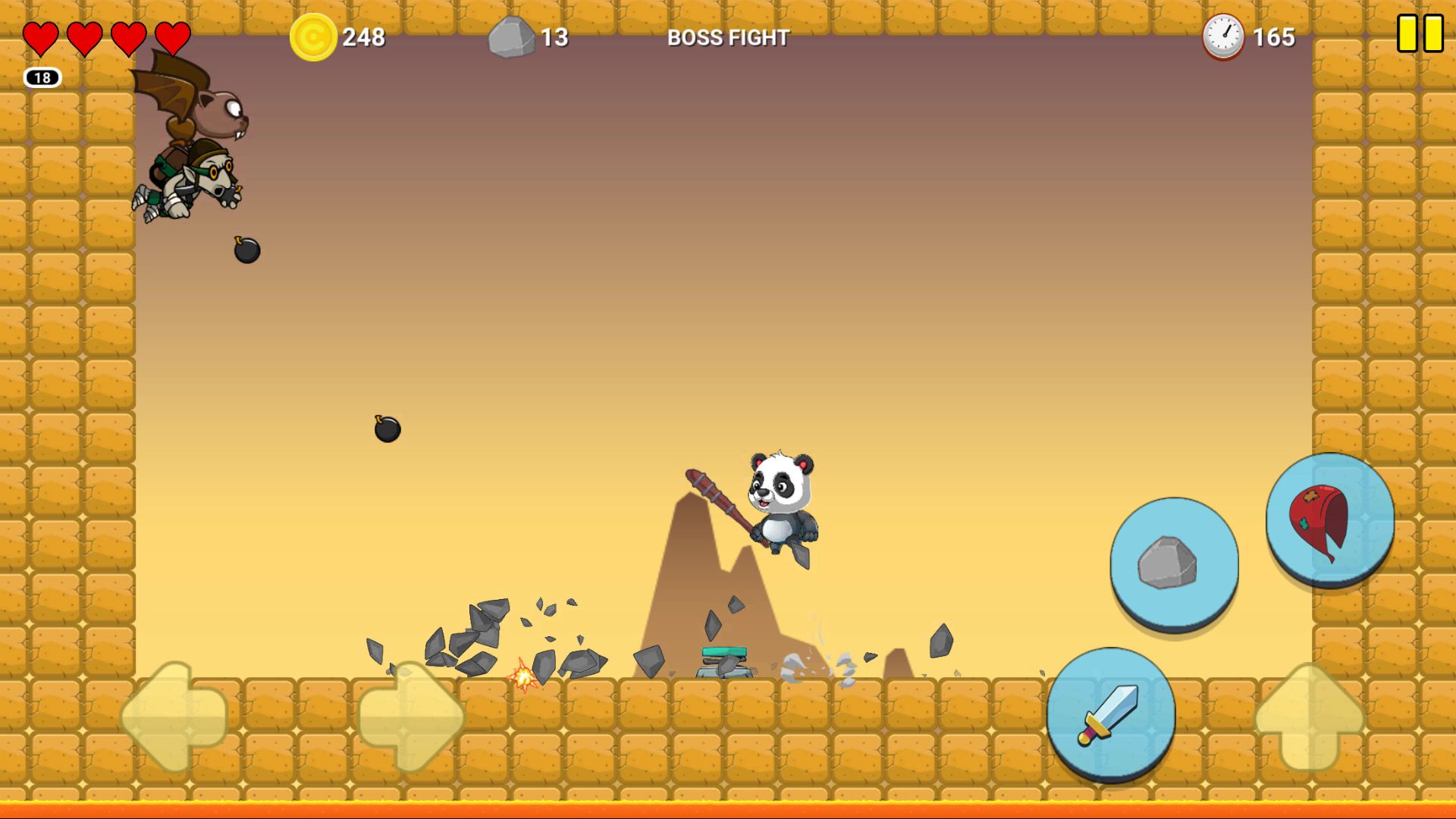This screenshot has height=819, width=1456.
Task: Activate the sword attack button
Action: (x=1110, y=714)
